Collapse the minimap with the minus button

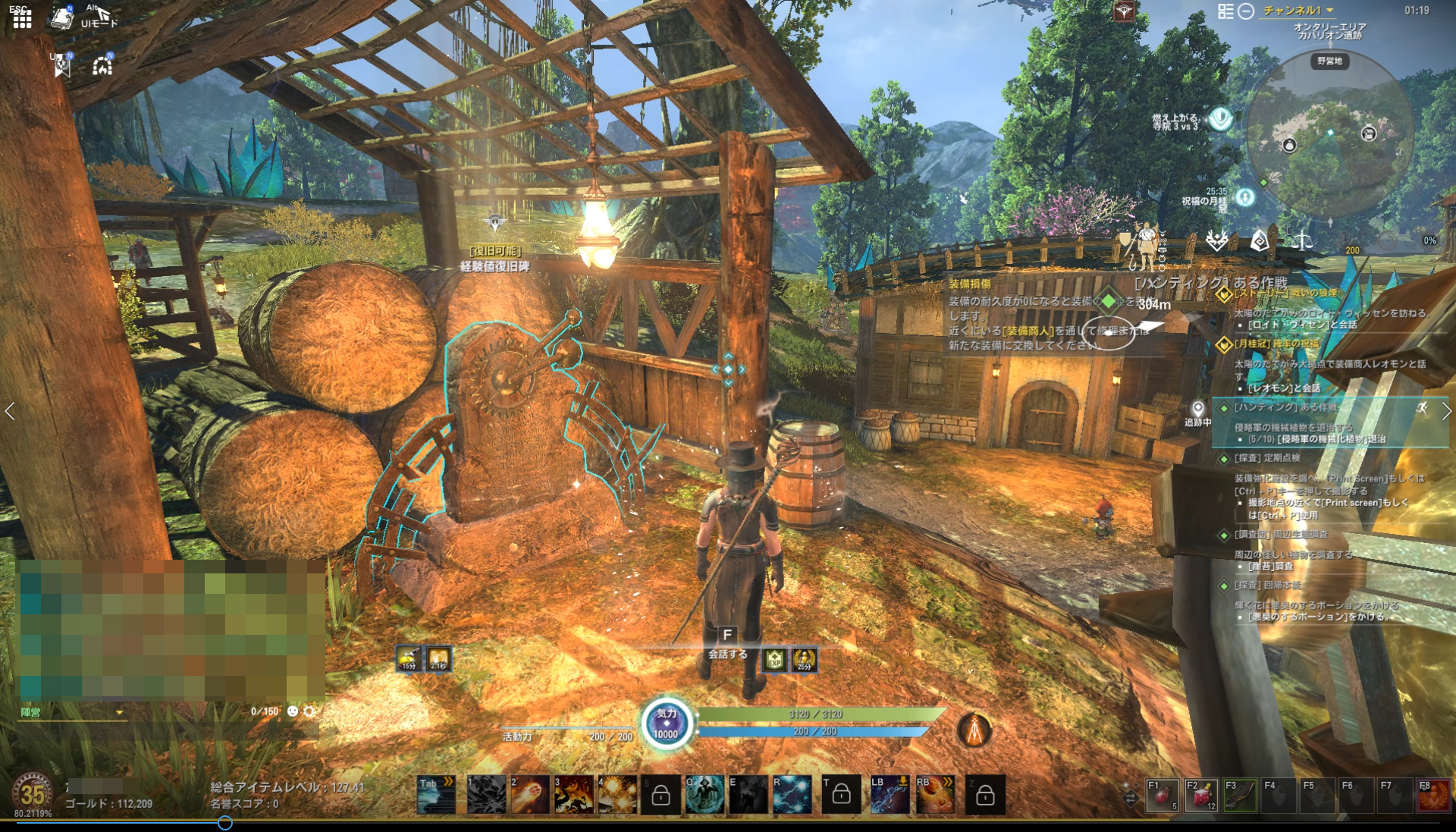pyautogui.click(x=1246, y=11)
